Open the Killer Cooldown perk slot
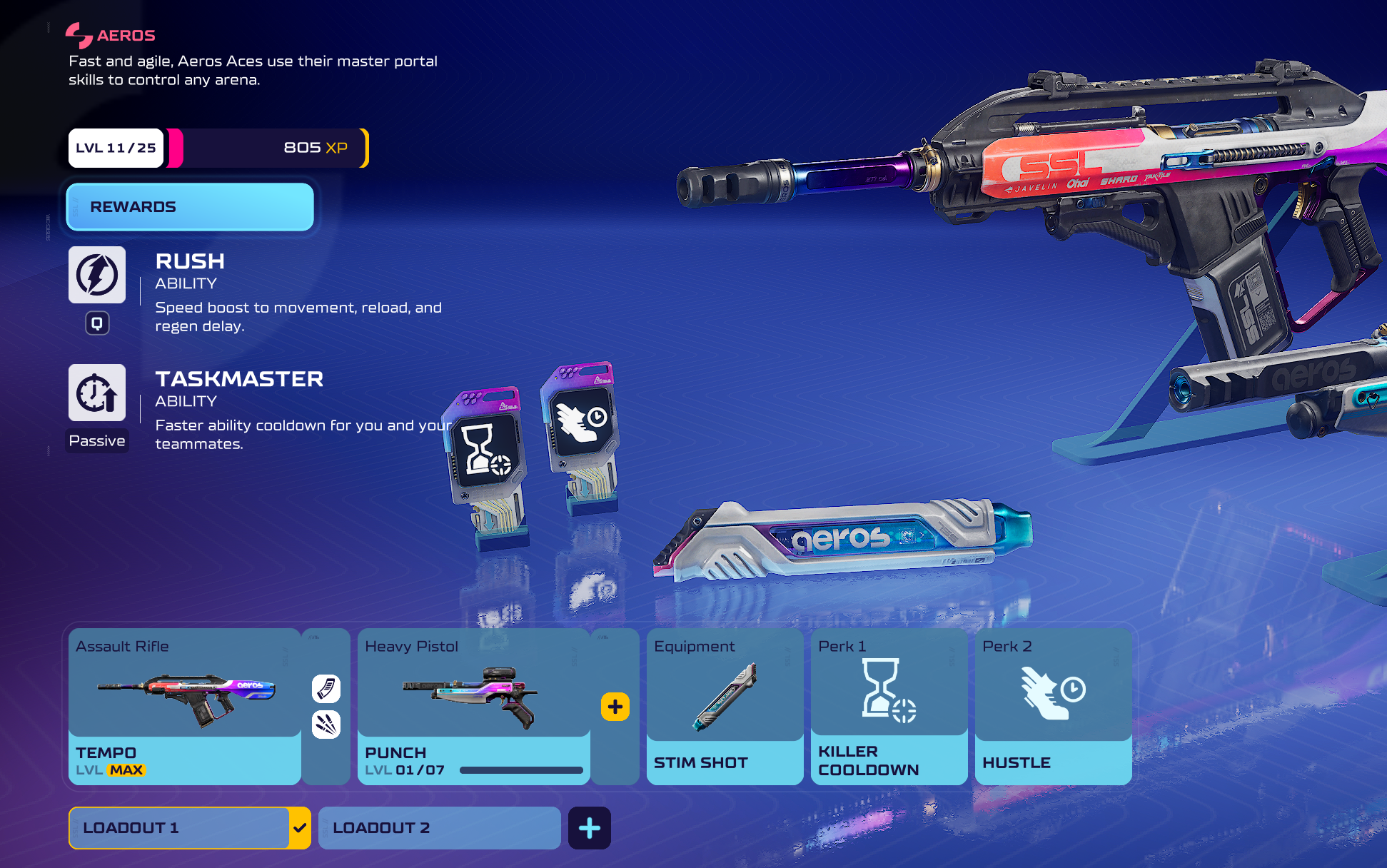Viewport: 1387px width, 868px height. tap(889, 707)
